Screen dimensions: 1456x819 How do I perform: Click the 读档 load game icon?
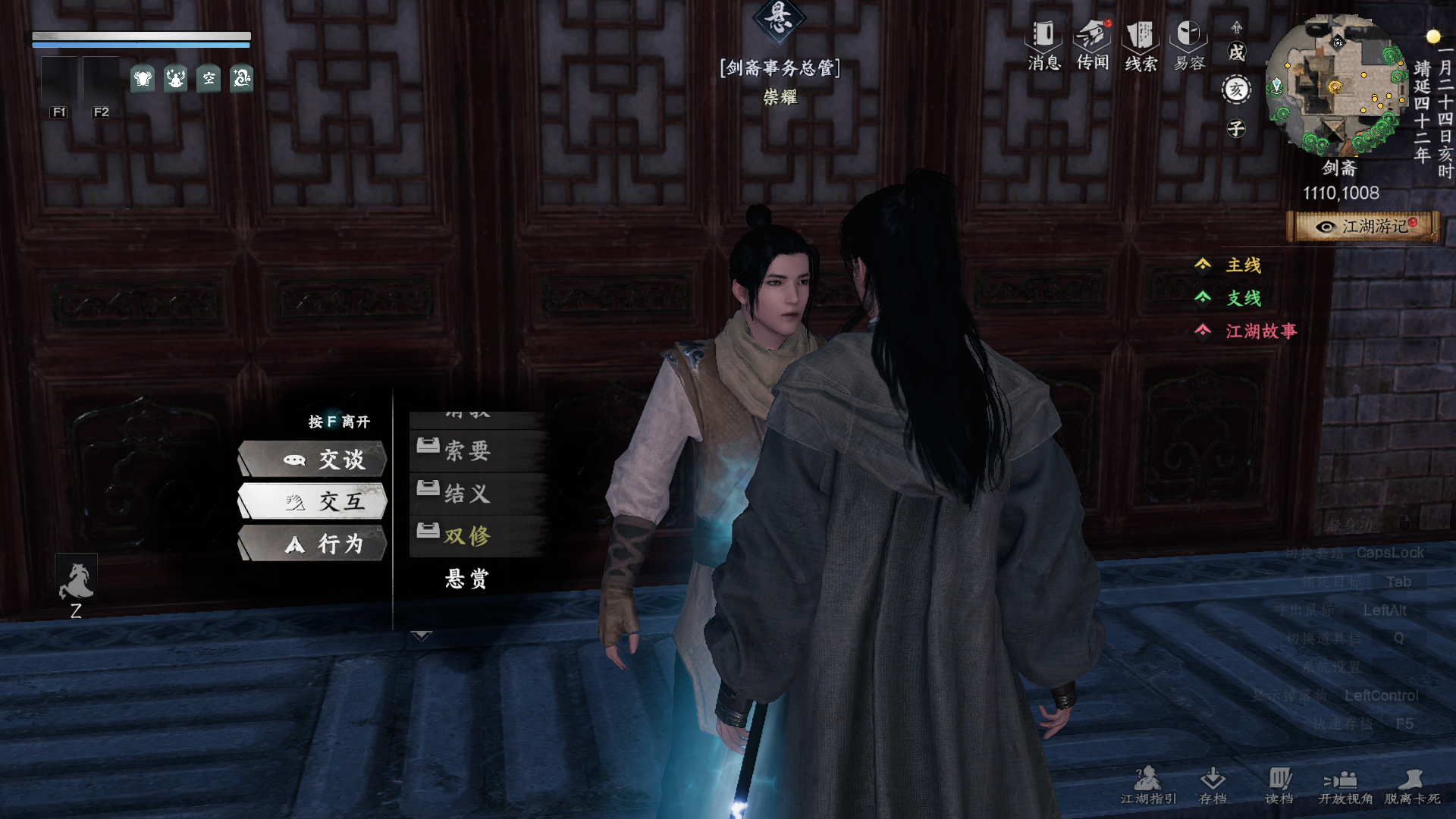coord(1279,785)
